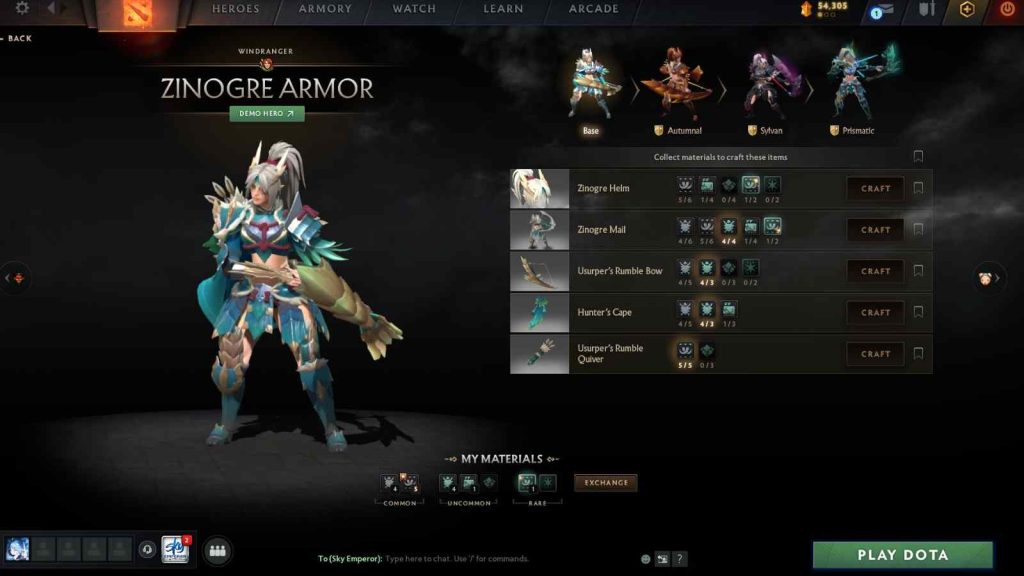This screenshot has height=576, width=1024.
Task: Craft the Usurper's Rumble Bow
Action: 875,271
